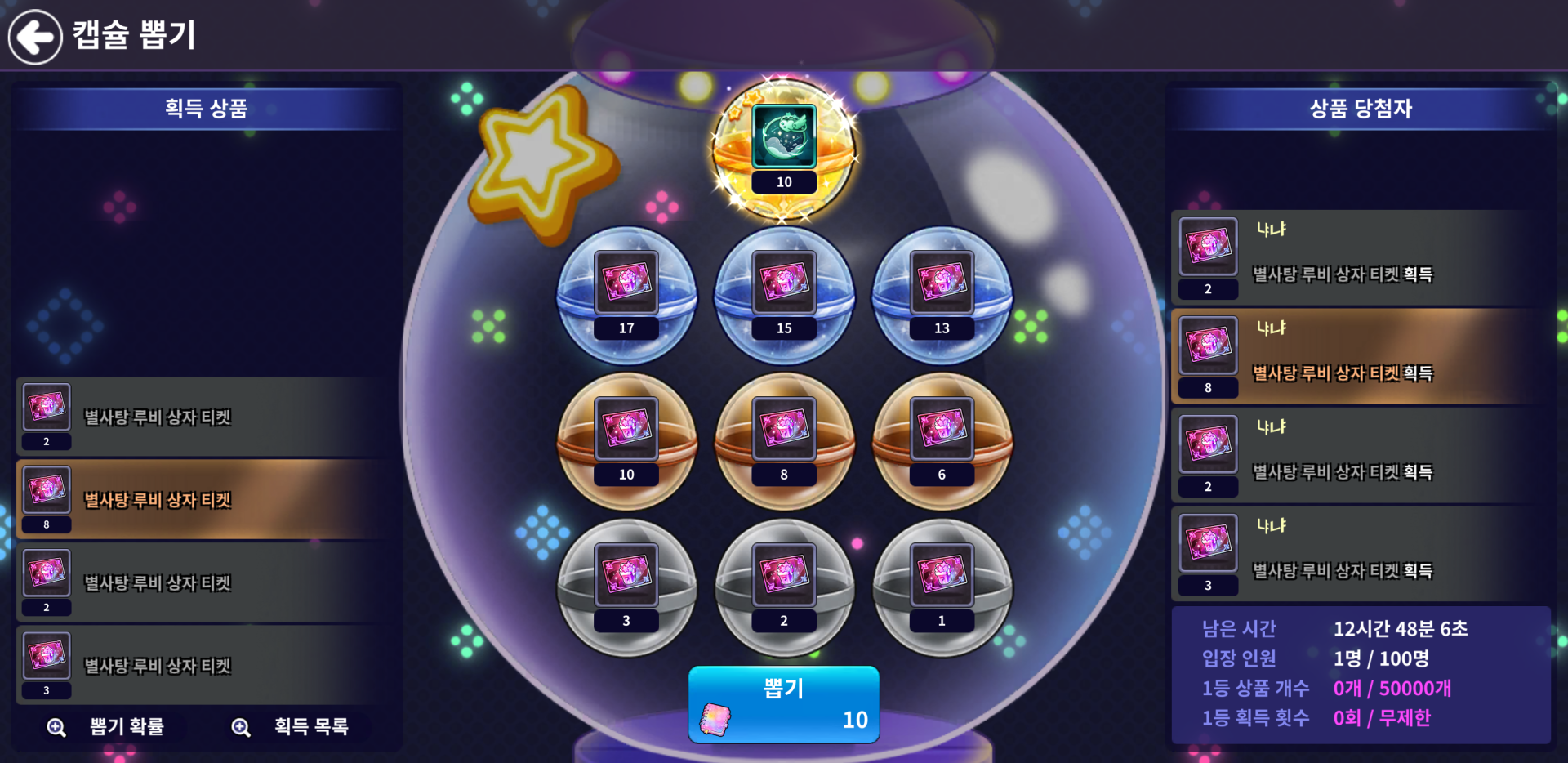Select the highlighted winner row with 8 tickets

tap(1360, 356)
